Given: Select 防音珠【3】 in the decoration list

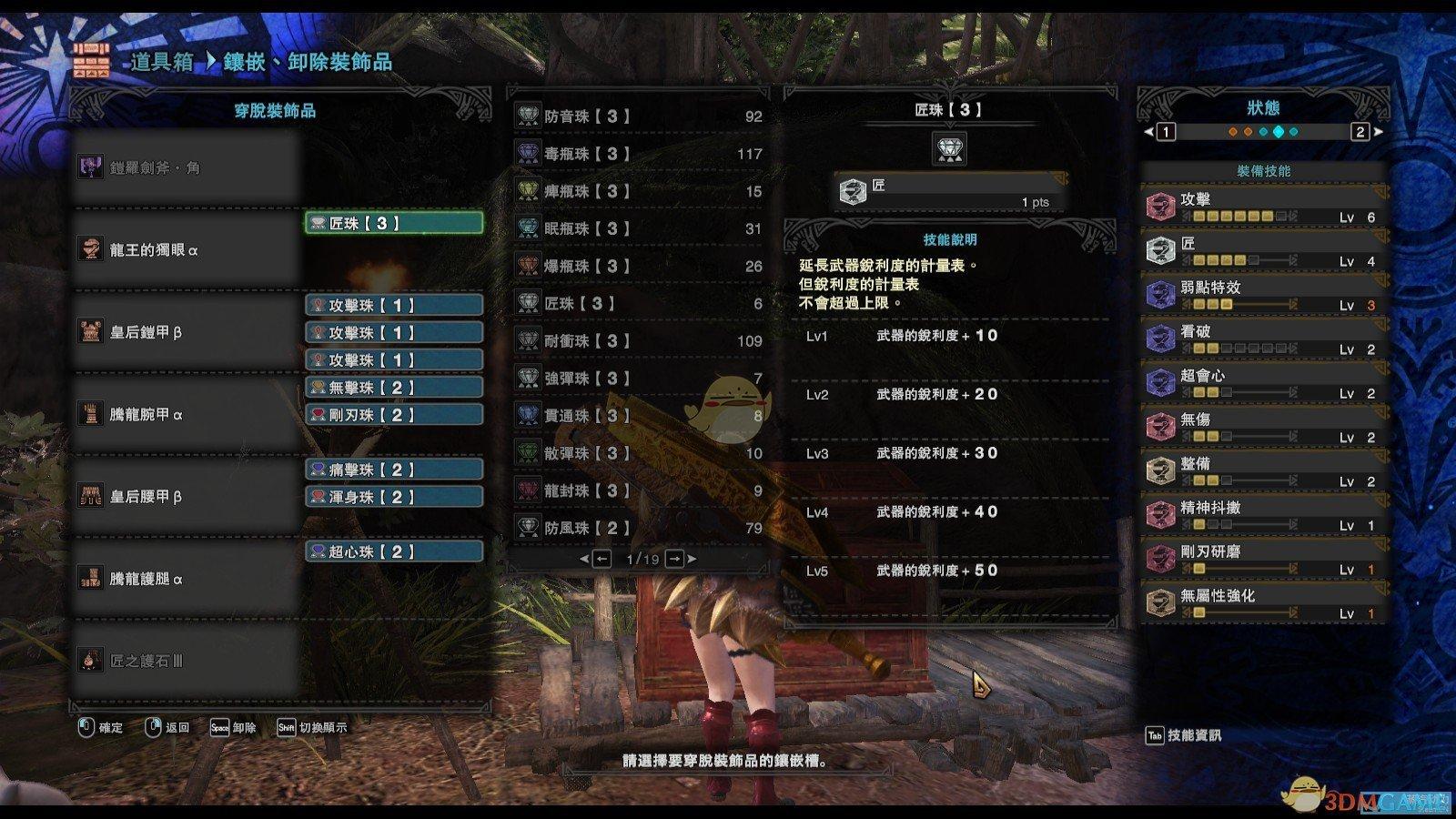Looking at the screenshot, I should coord(638,116).
